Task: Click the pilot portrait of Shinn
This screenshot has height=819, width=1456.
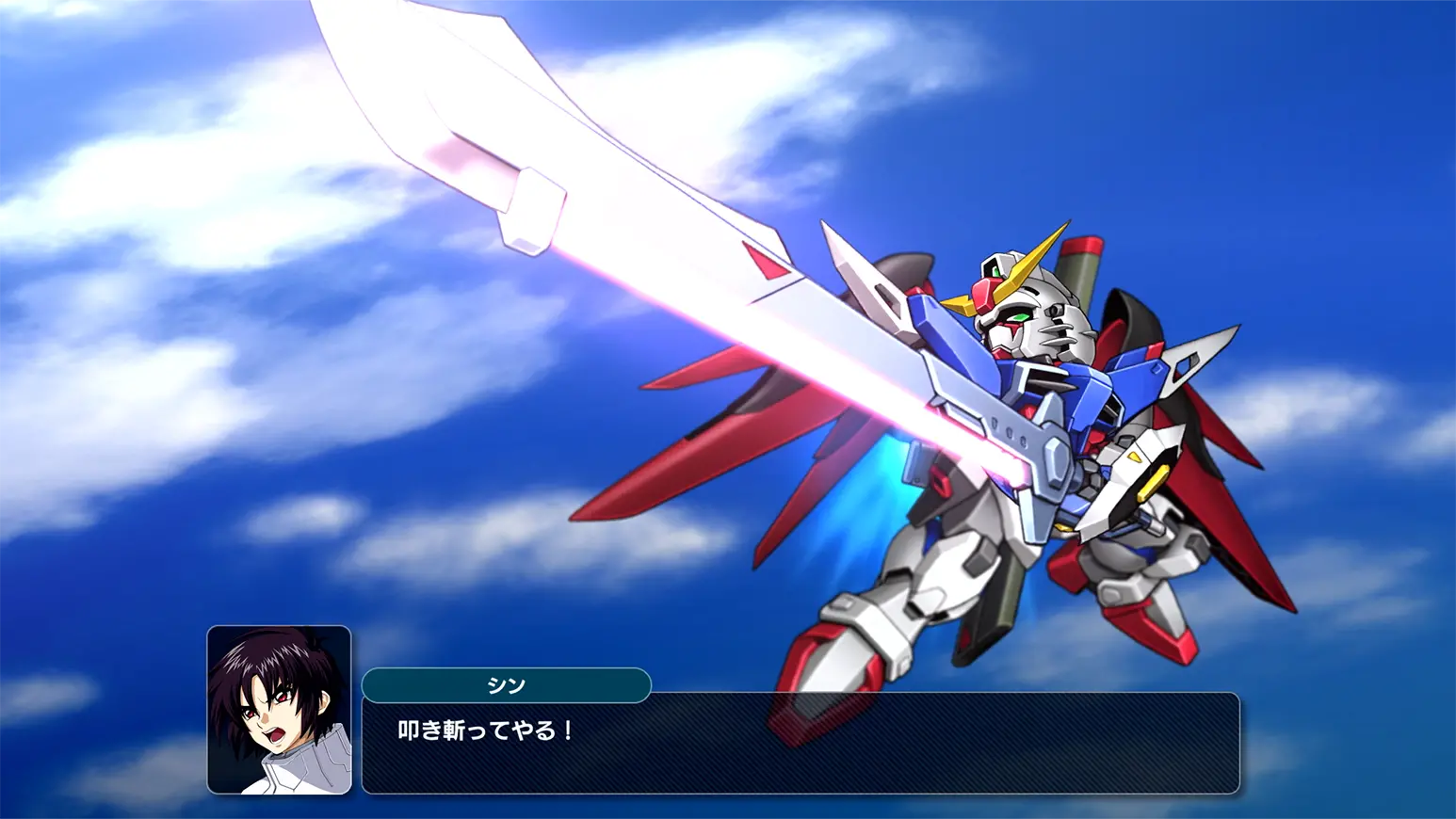Action: pos(279,710)
